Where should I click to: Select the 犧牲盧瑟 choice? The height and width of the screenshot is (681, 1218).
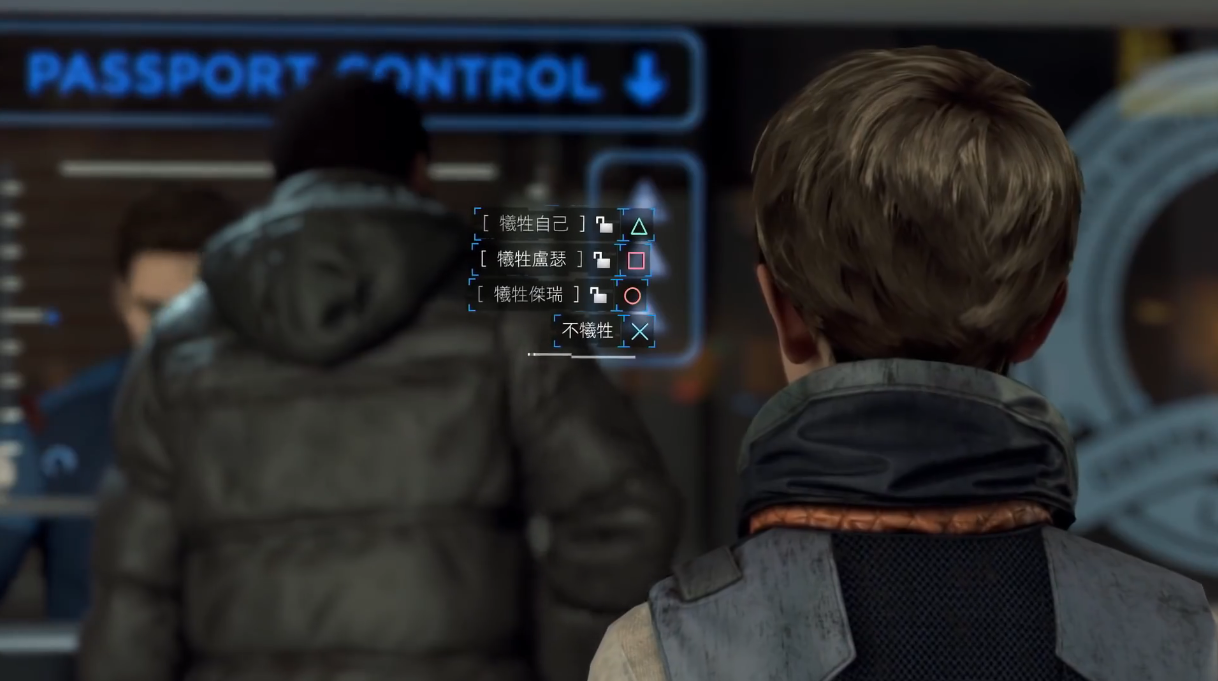pyautogui.click(x=532, y=260)
